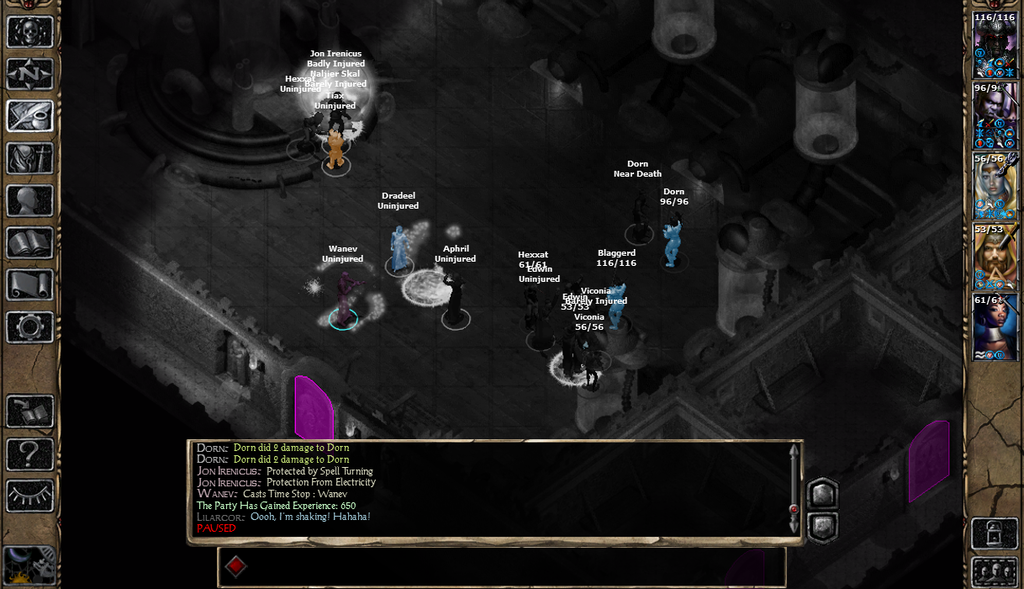Select Blaggerd's portrait showing 116/116

coord(995,45)
